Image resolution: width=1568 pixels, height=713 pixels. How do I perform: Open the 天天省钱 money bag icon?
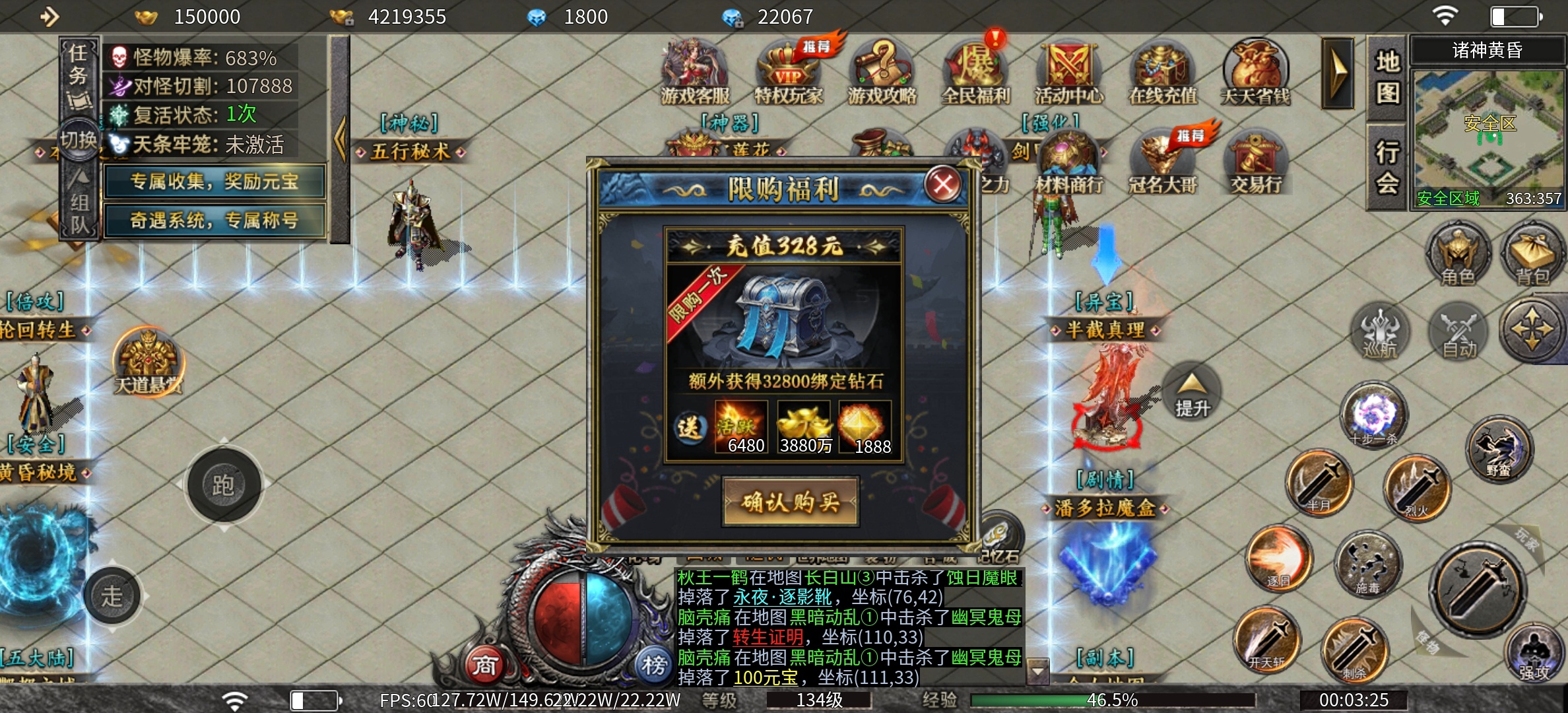tap(1255, 72)
